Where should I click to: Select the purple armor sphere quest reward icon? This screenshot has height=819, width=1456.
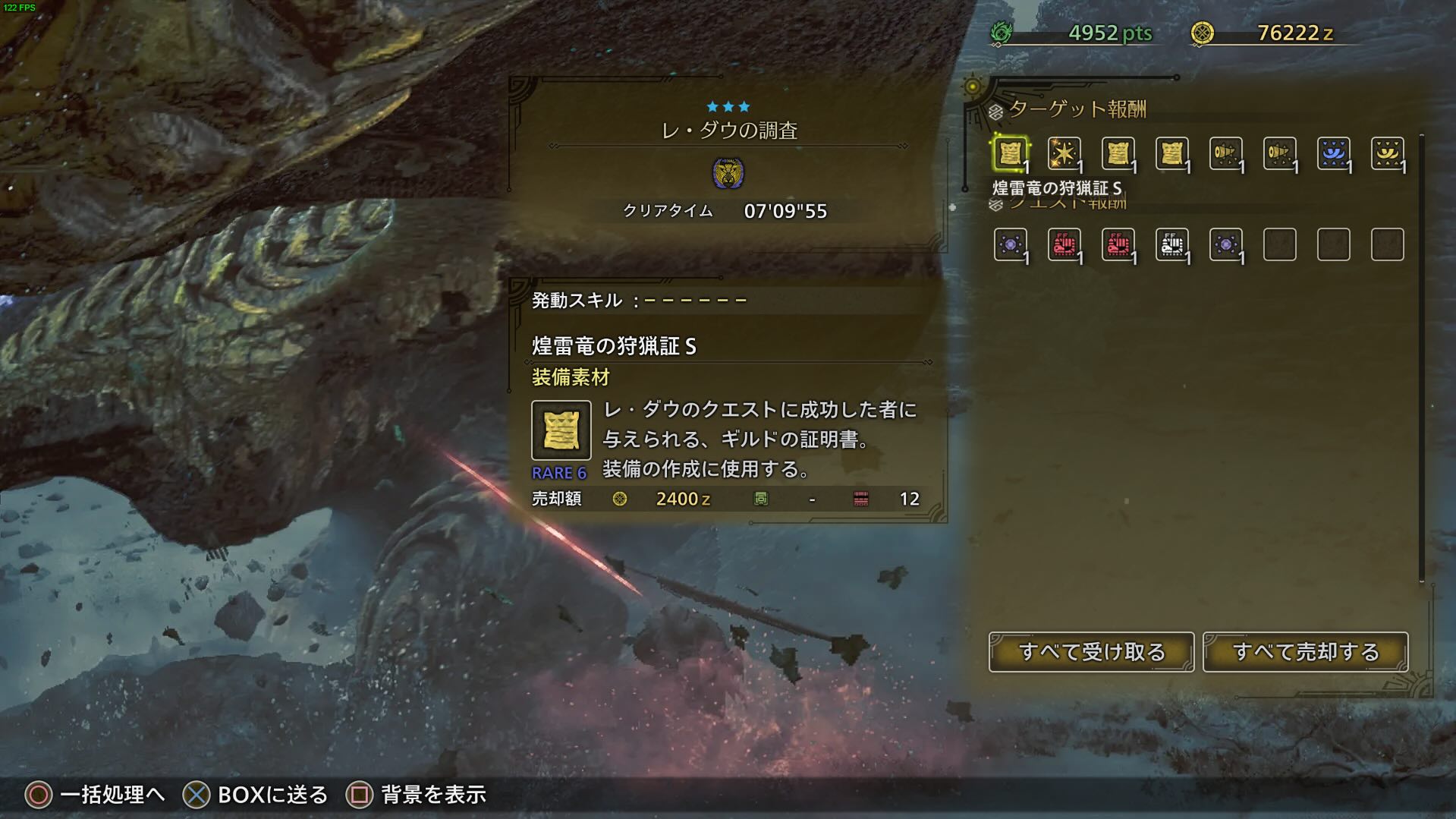(1009, 244)
